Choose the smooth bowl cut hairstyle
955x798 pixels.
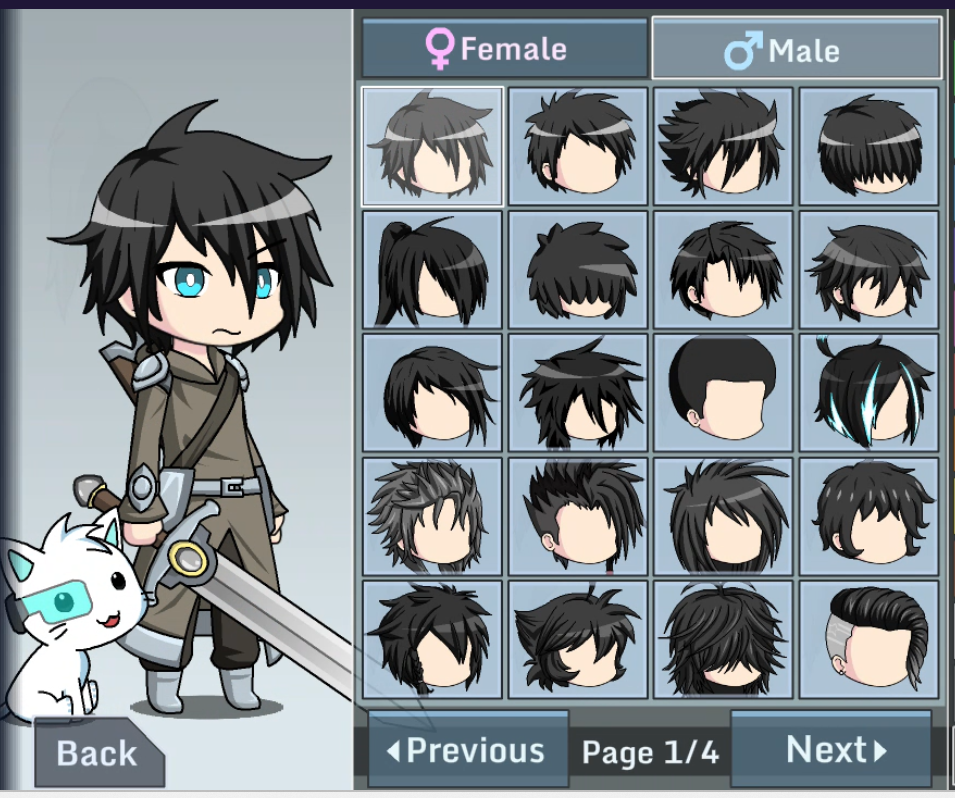(723, 393)
